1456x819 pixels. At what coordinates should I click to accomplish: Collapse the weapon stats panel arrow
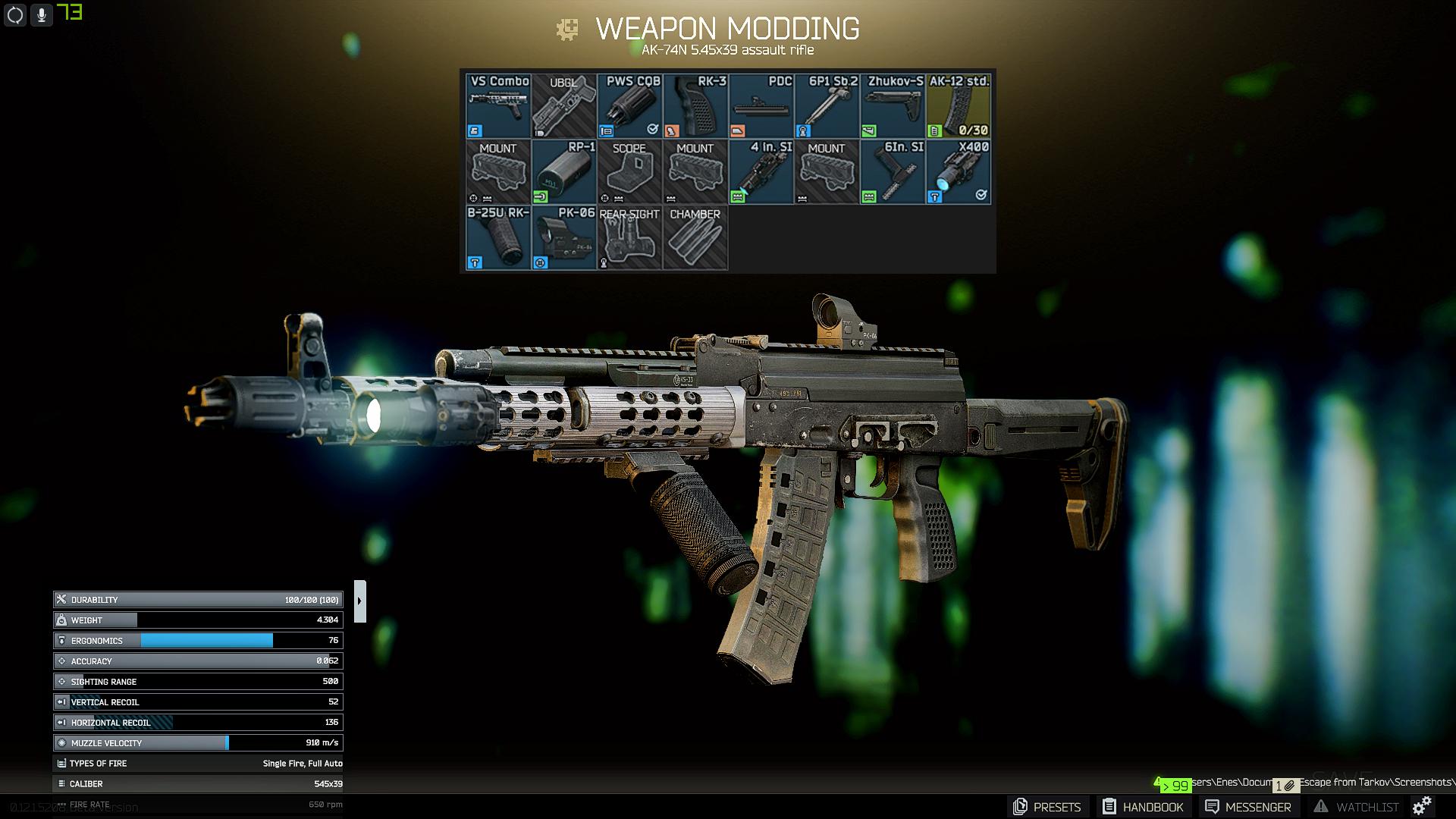point(360,601)
